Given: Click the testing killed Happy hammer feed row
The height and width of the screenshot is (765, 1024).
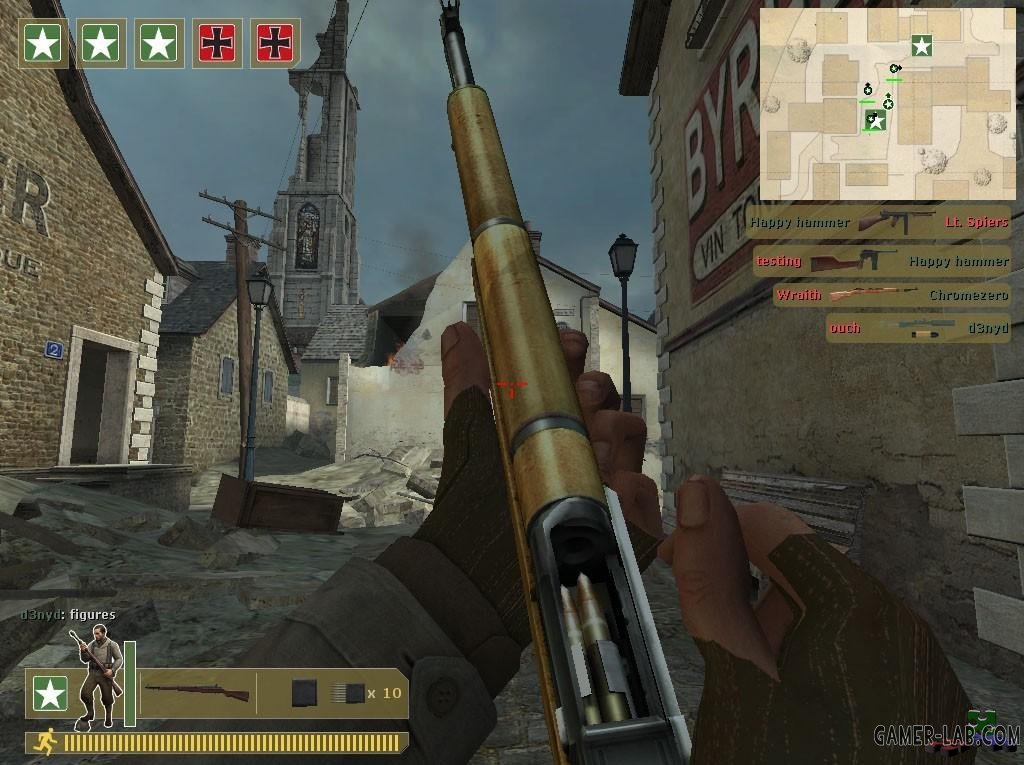Looking at the screenshot, I should click(x=881, y=261).
